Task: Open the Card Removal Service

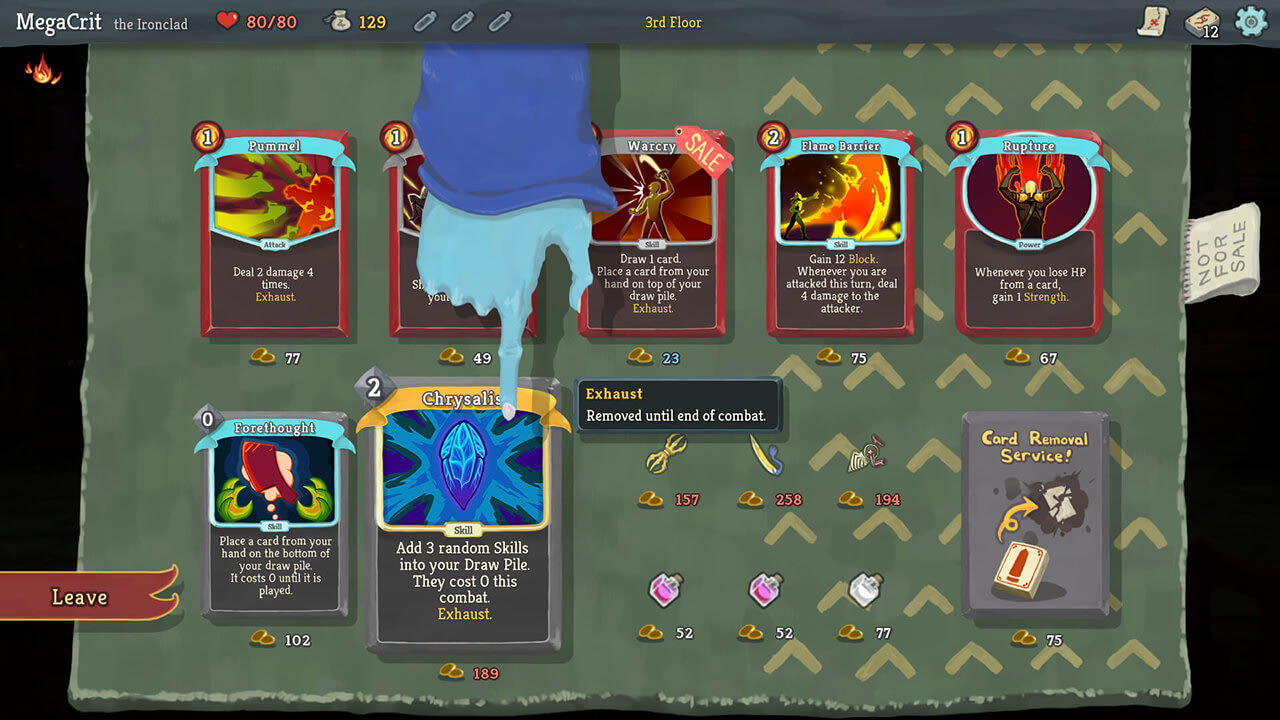Action: tap(1036, 510)
